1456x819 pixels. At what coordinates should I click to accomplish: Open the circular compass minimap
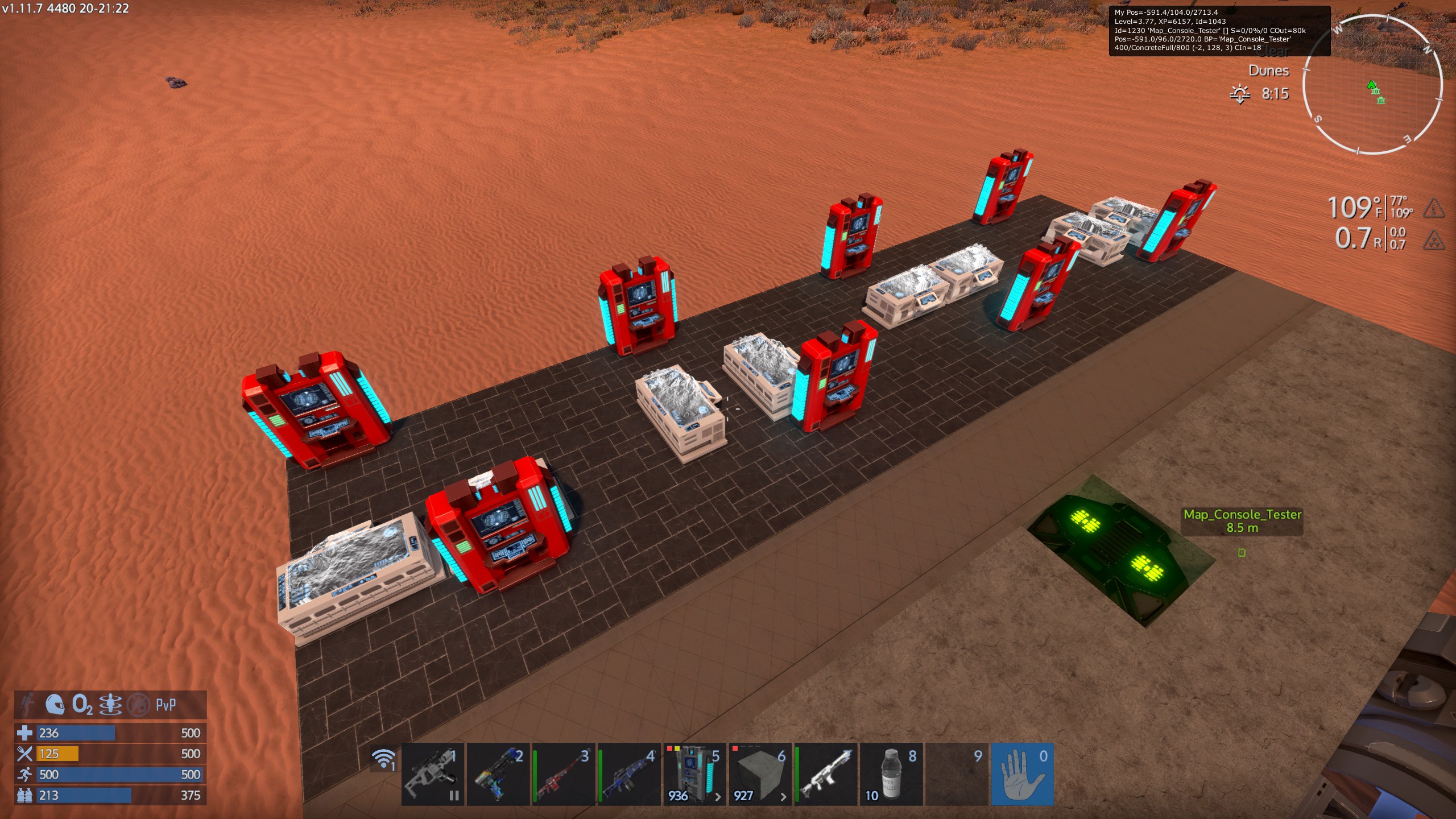[1372, 84]
